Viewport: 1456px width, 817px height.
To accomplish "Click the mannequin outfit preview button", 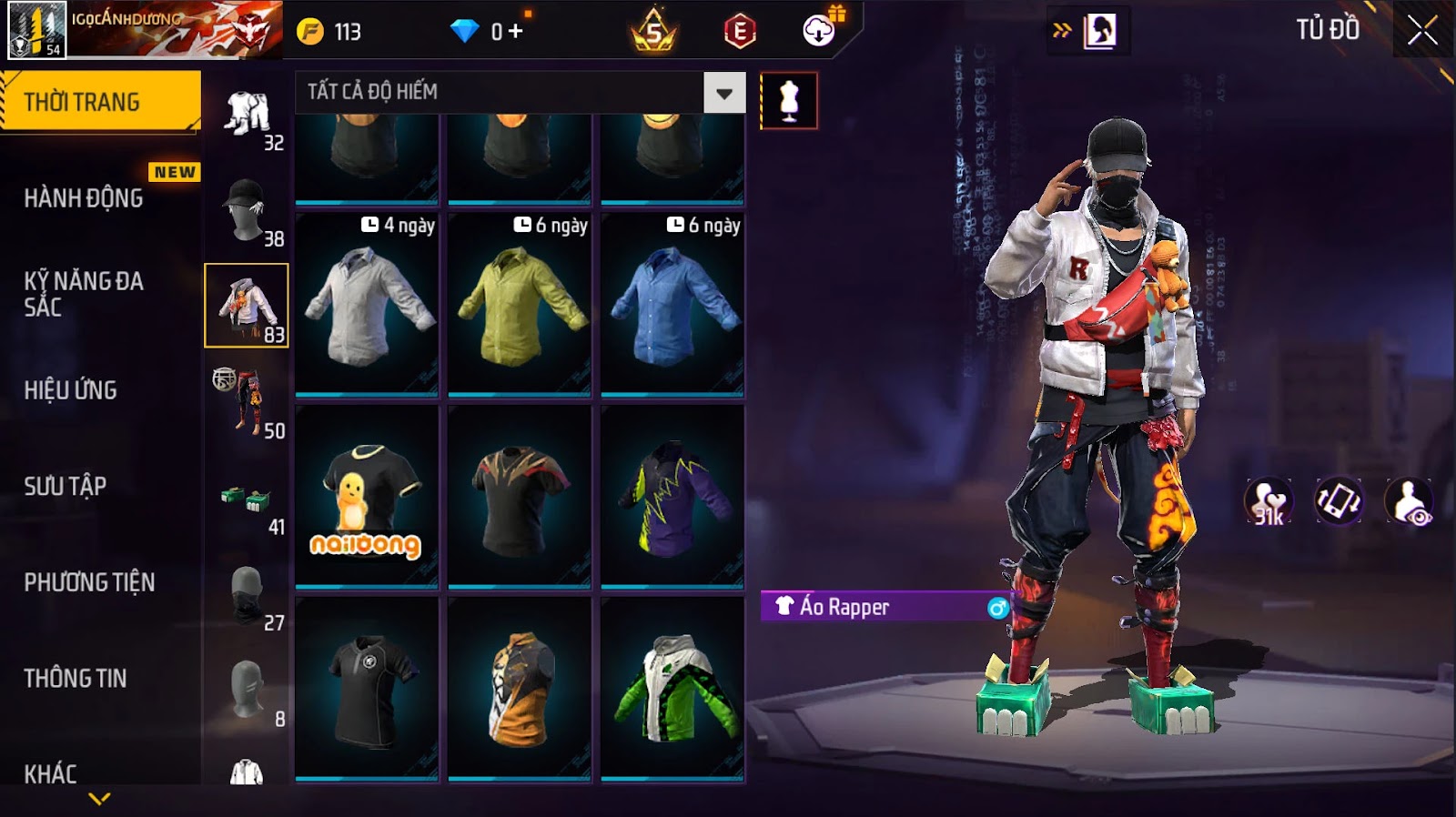I will click(x=788, y=100).
